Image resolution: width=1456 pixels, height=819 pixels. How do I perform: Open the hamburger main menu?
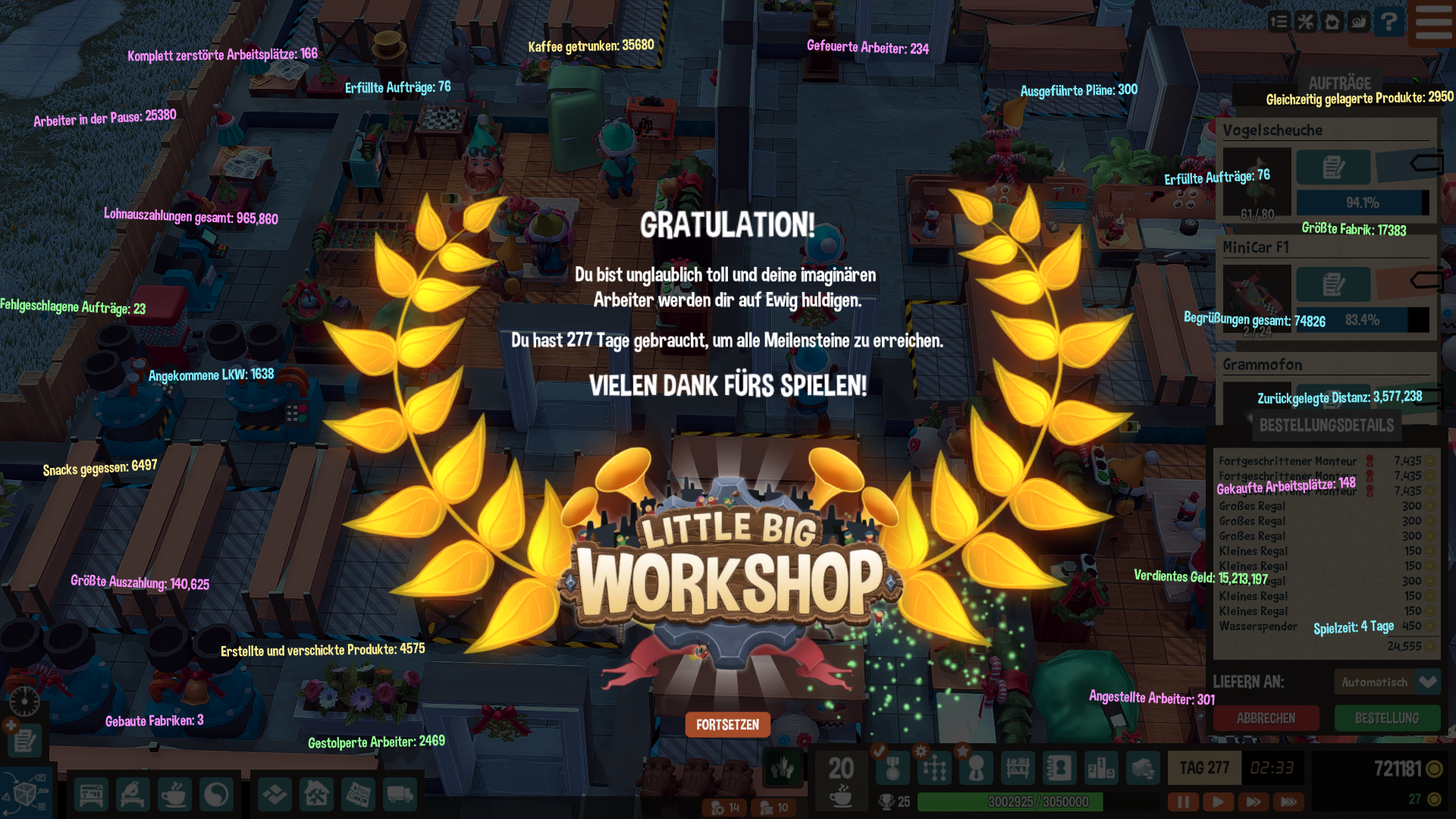[x=1433, y=22]
